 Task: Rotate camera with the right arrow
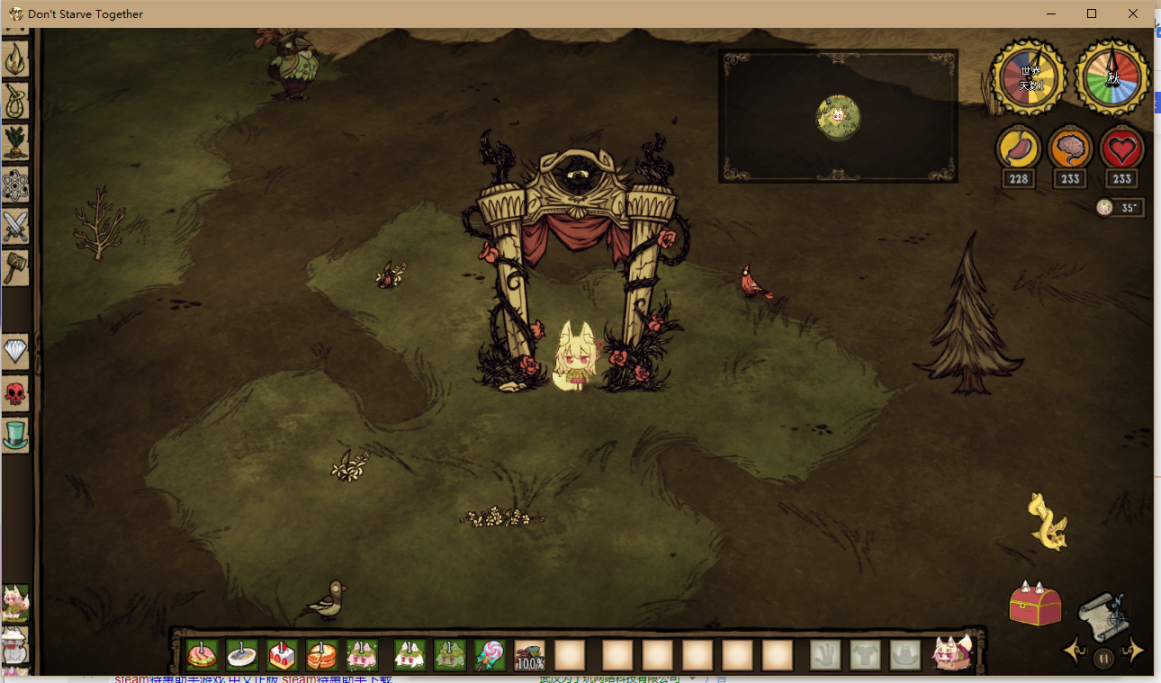point(1133,652)
